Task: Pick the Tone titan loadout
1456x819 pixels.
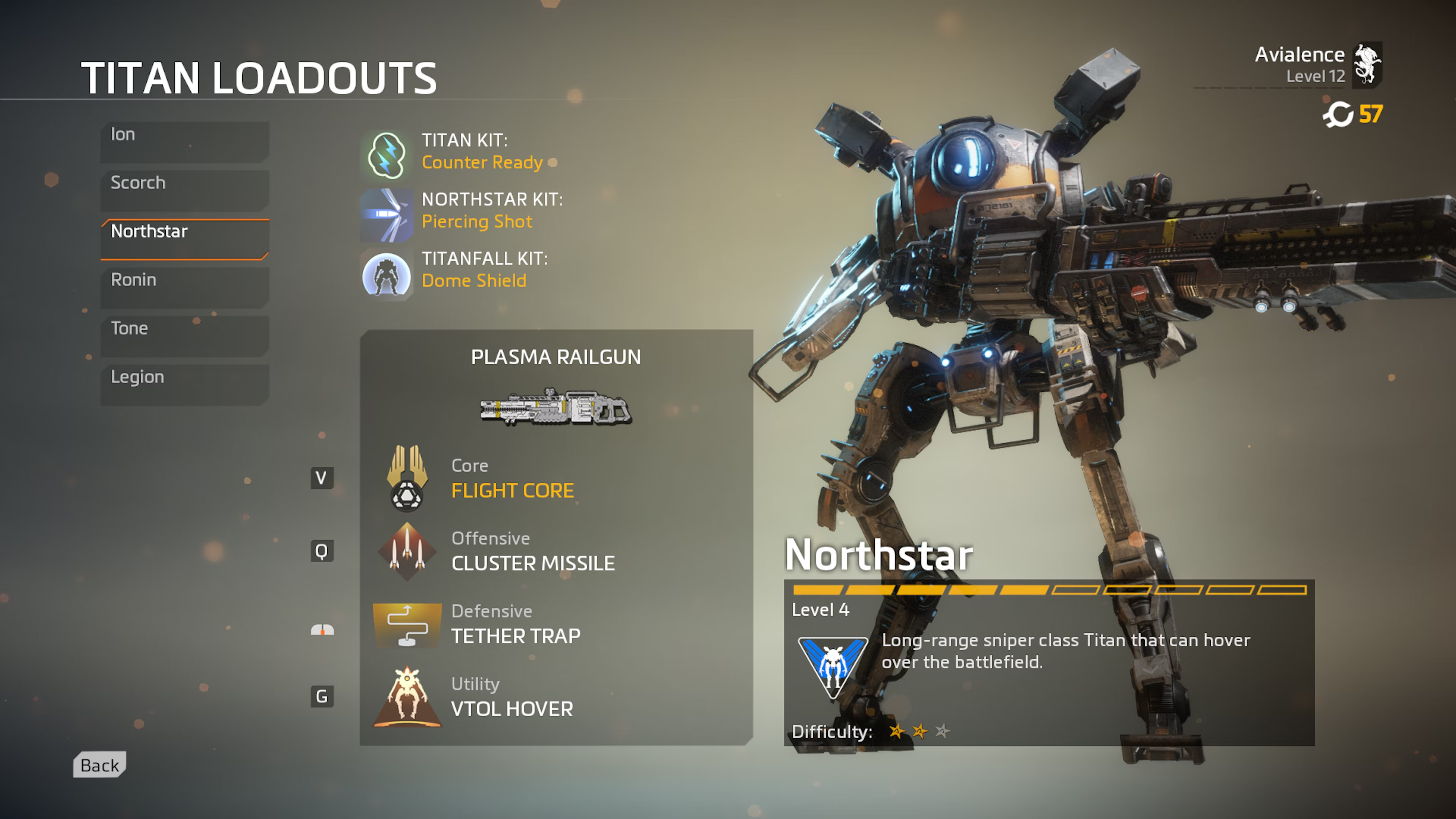Action: [x=184, y=336]
